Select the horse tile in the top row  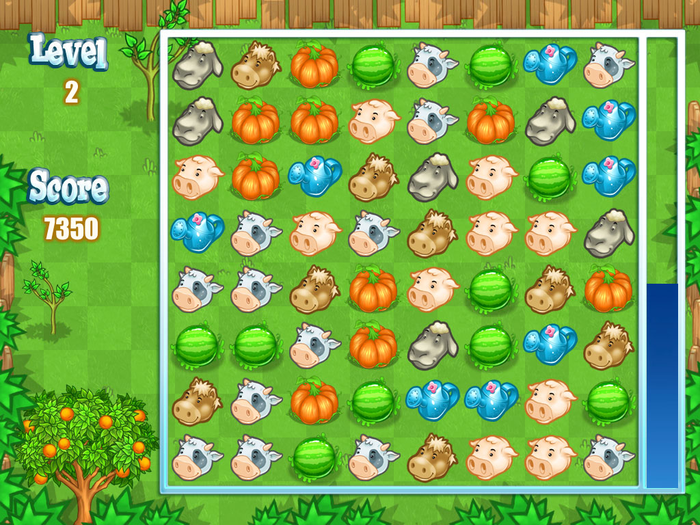[x=255, y=66]
